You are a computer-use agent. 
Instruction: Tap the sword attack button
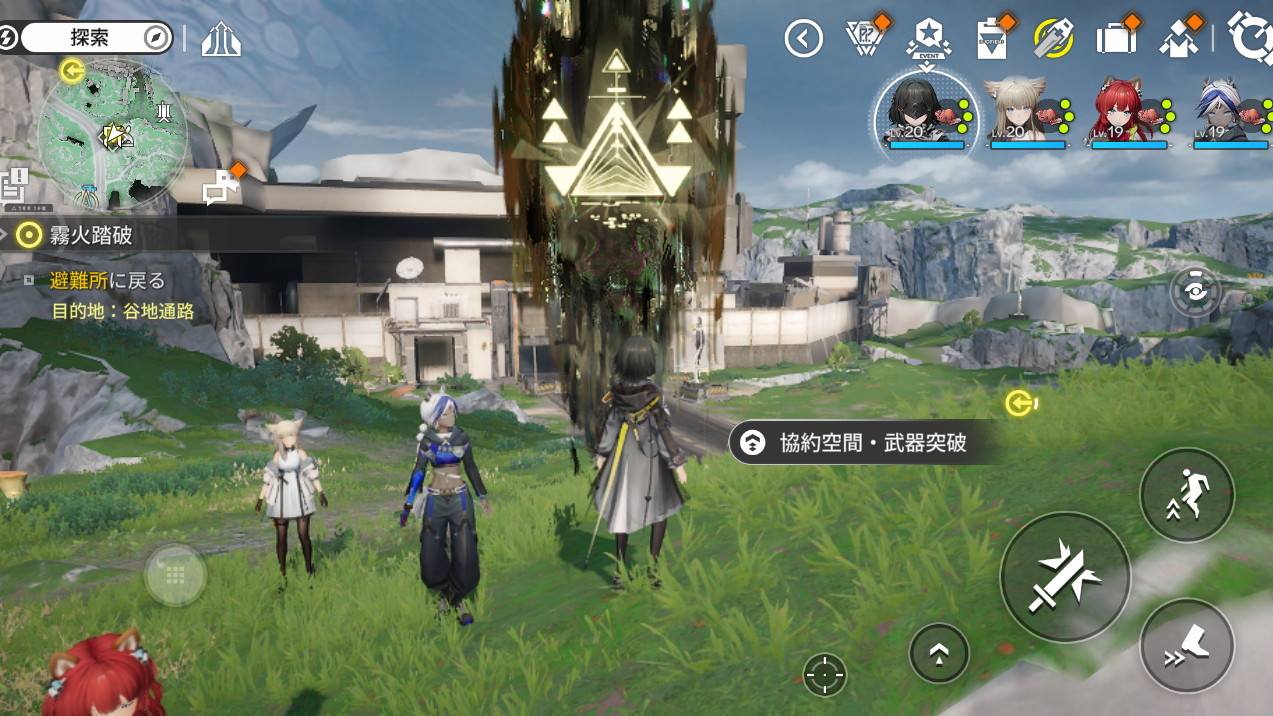1065,577
